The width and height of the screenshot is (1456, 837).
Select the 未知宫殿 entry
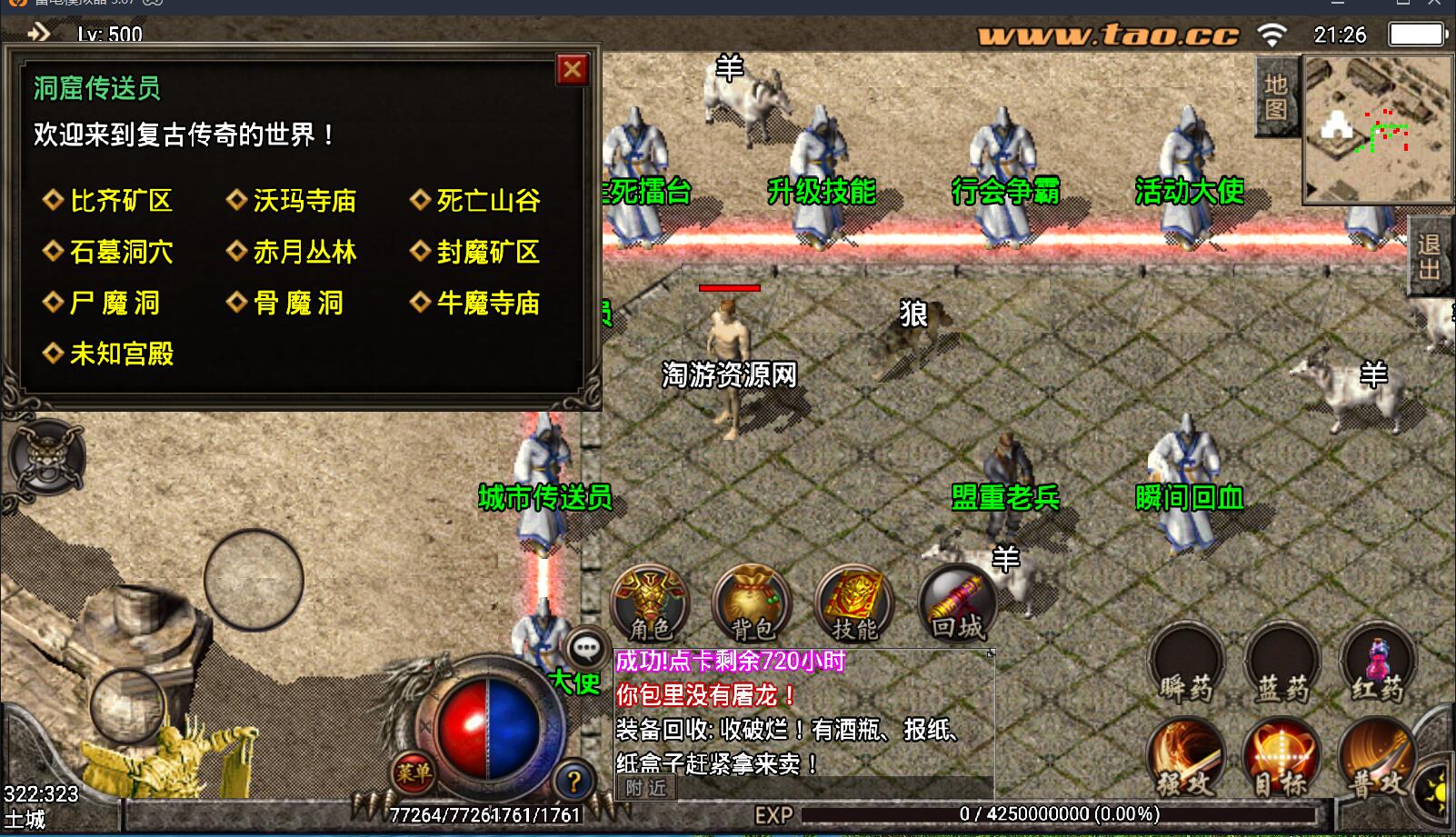(121, 354)
